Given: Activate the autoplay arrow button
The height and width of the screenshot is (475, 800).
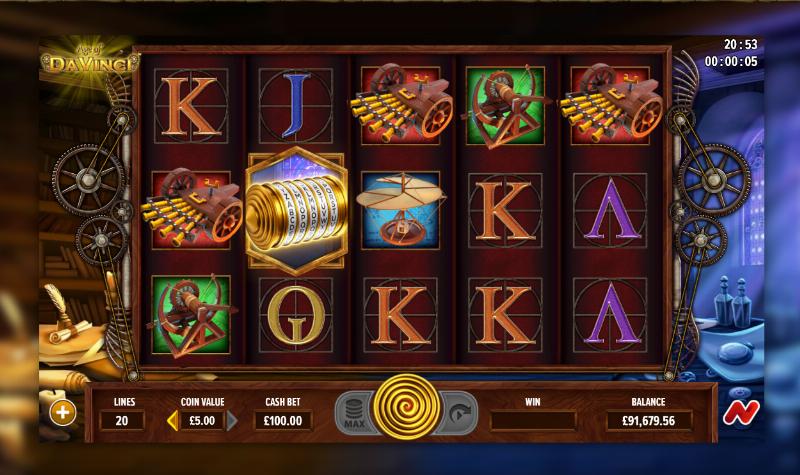Looking at the screenshot, I should click(x=459, y=411).
